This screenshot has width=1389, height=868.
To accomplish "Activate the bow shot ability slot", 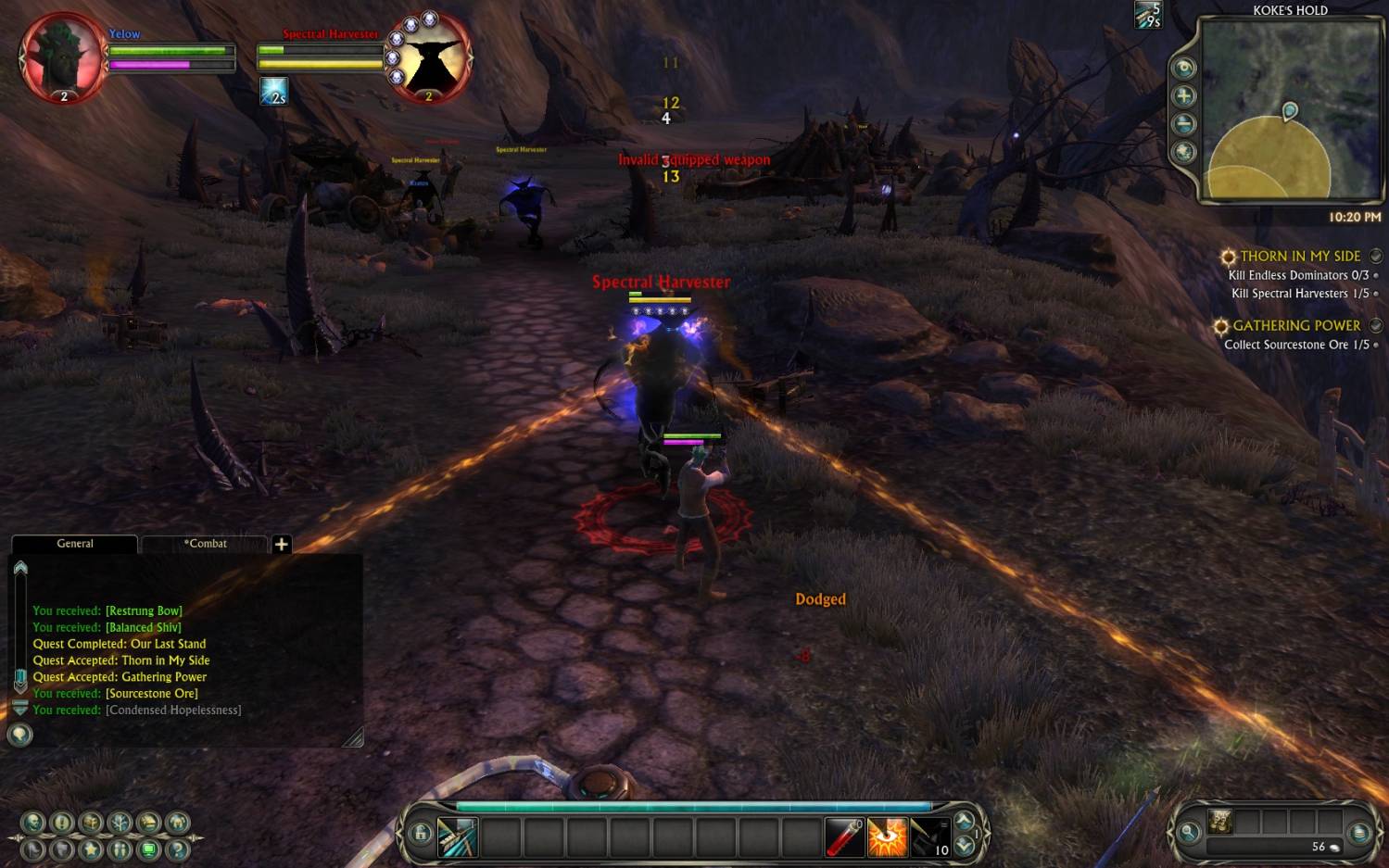I will [457, 837].
